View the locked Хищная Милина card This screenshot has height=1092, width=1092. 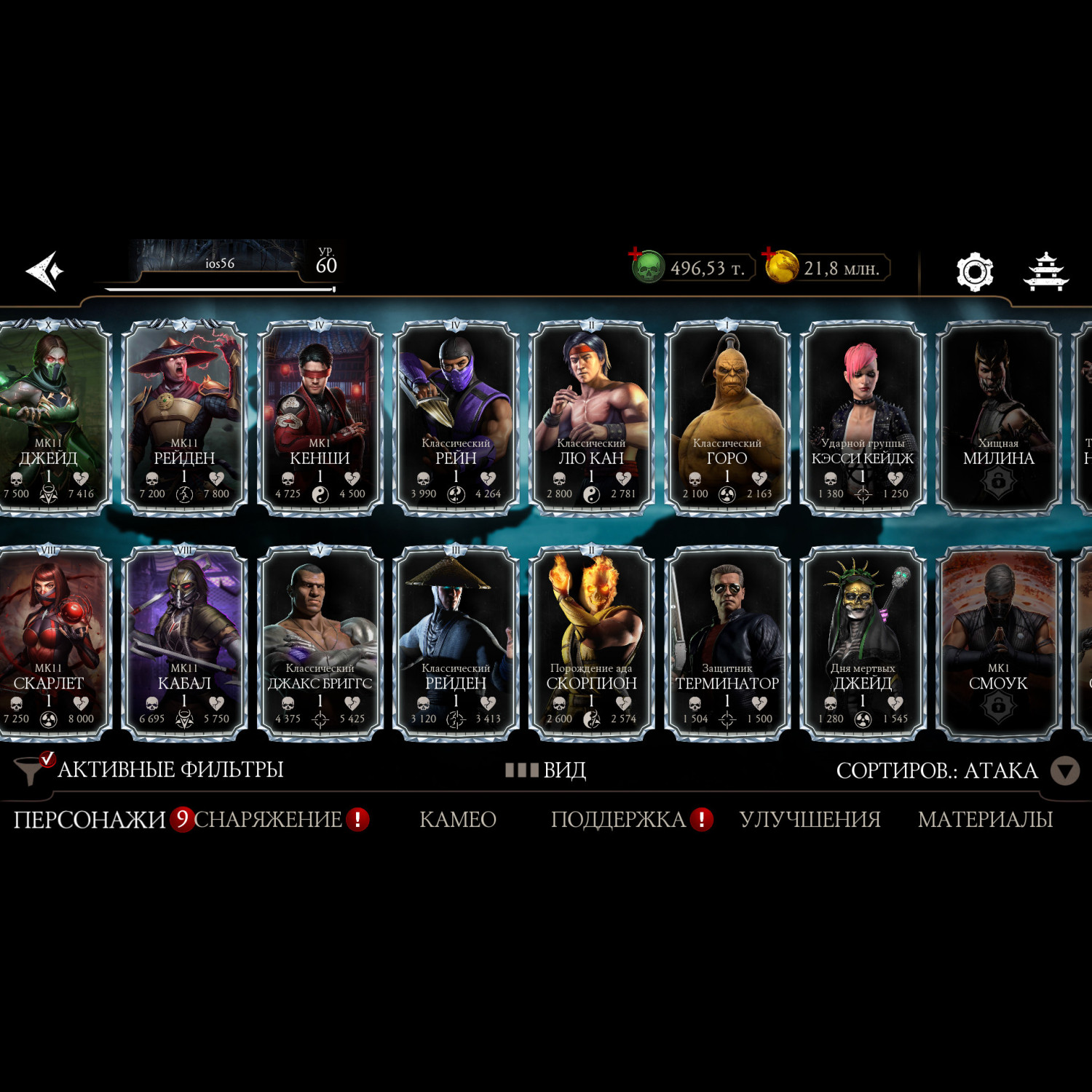998,419
